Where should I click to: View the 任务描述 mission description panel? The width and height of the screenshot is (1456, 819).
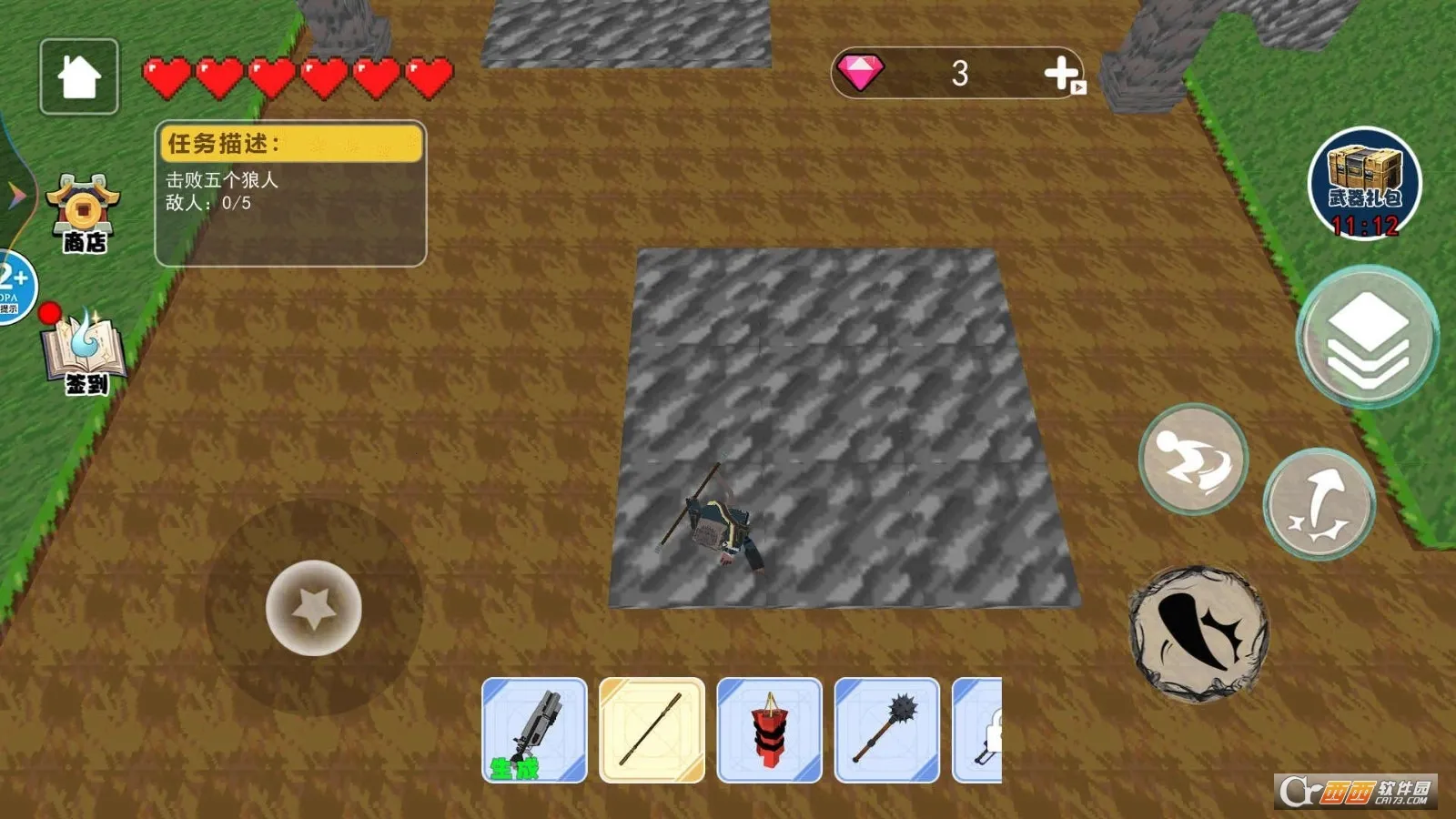pos(290,194)
